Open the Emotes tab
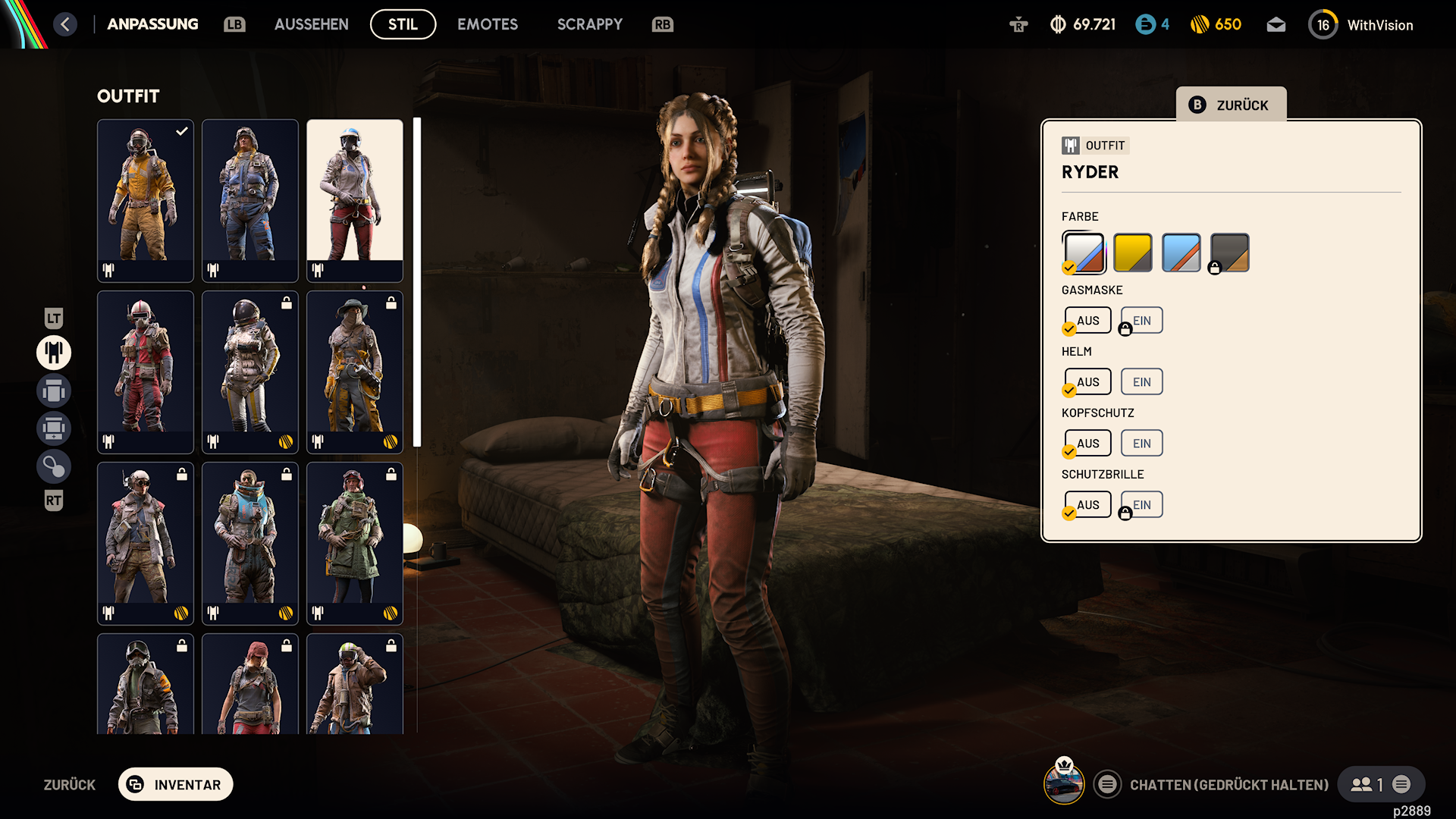 [487, 24]
